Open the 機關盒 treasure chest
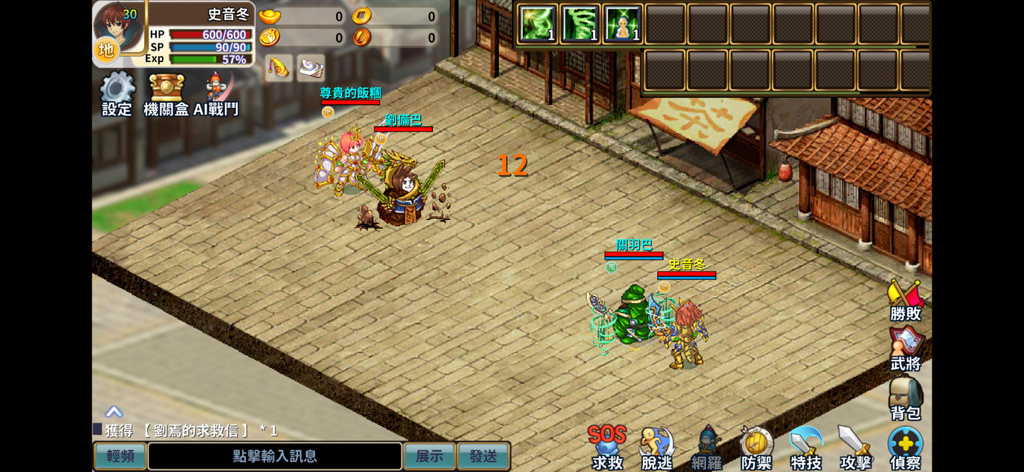Viewport: 1024px width, 472px height. coord(166,91)
